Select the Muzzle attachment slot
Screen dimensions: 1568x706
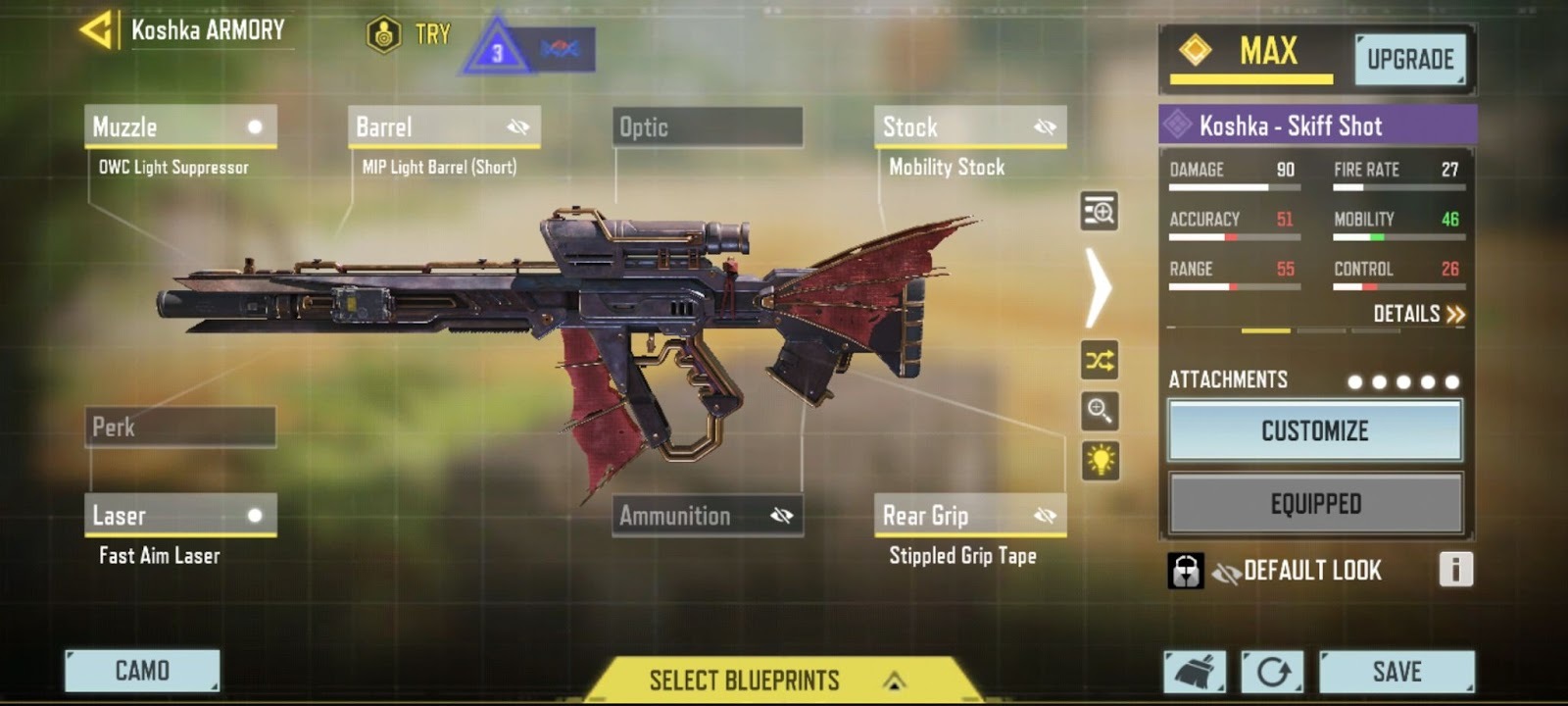coord(180,127)
